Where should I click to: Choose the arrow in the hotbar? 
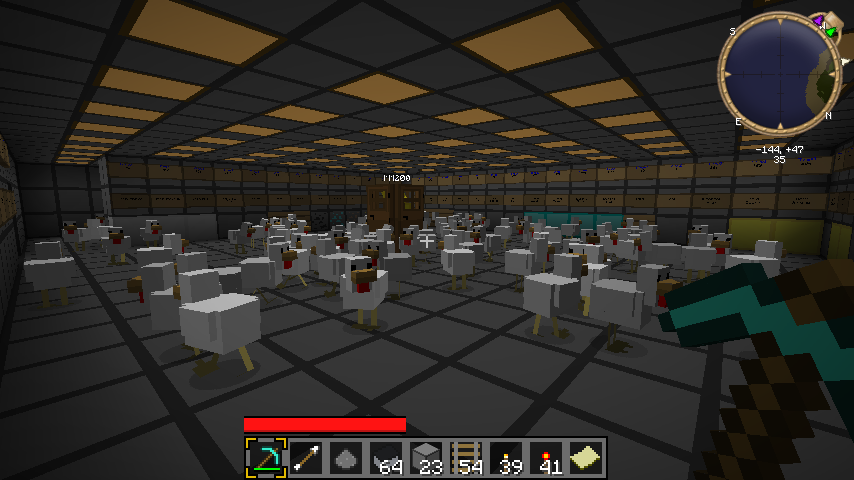click(306, 458)
